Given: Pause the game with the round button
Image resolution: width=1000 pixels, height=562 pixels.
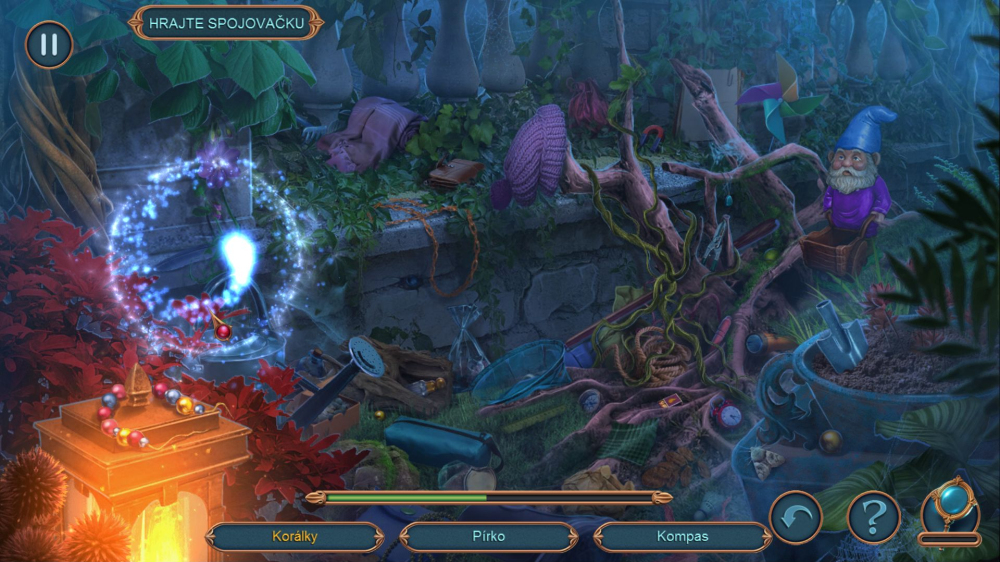Looking at the screenshot, I should (48, 45).
